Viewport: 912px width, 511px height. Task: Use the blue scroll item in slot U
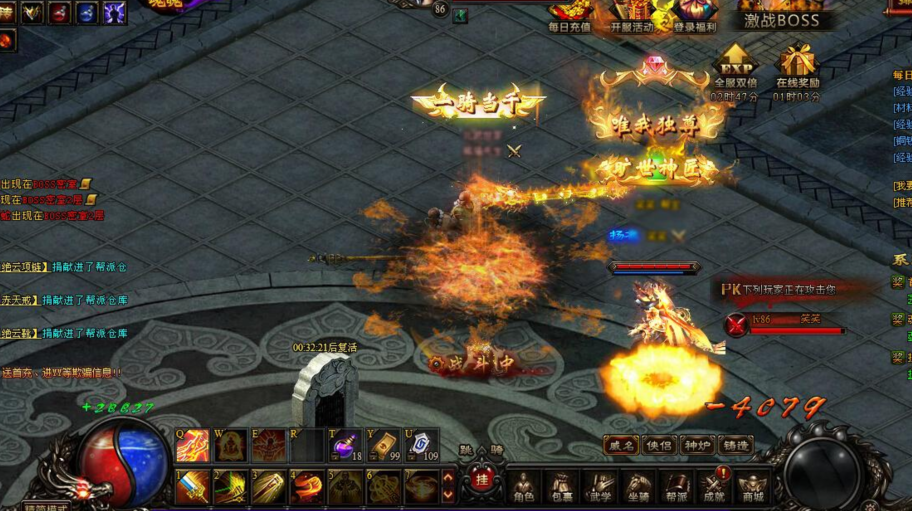[421, 445]
